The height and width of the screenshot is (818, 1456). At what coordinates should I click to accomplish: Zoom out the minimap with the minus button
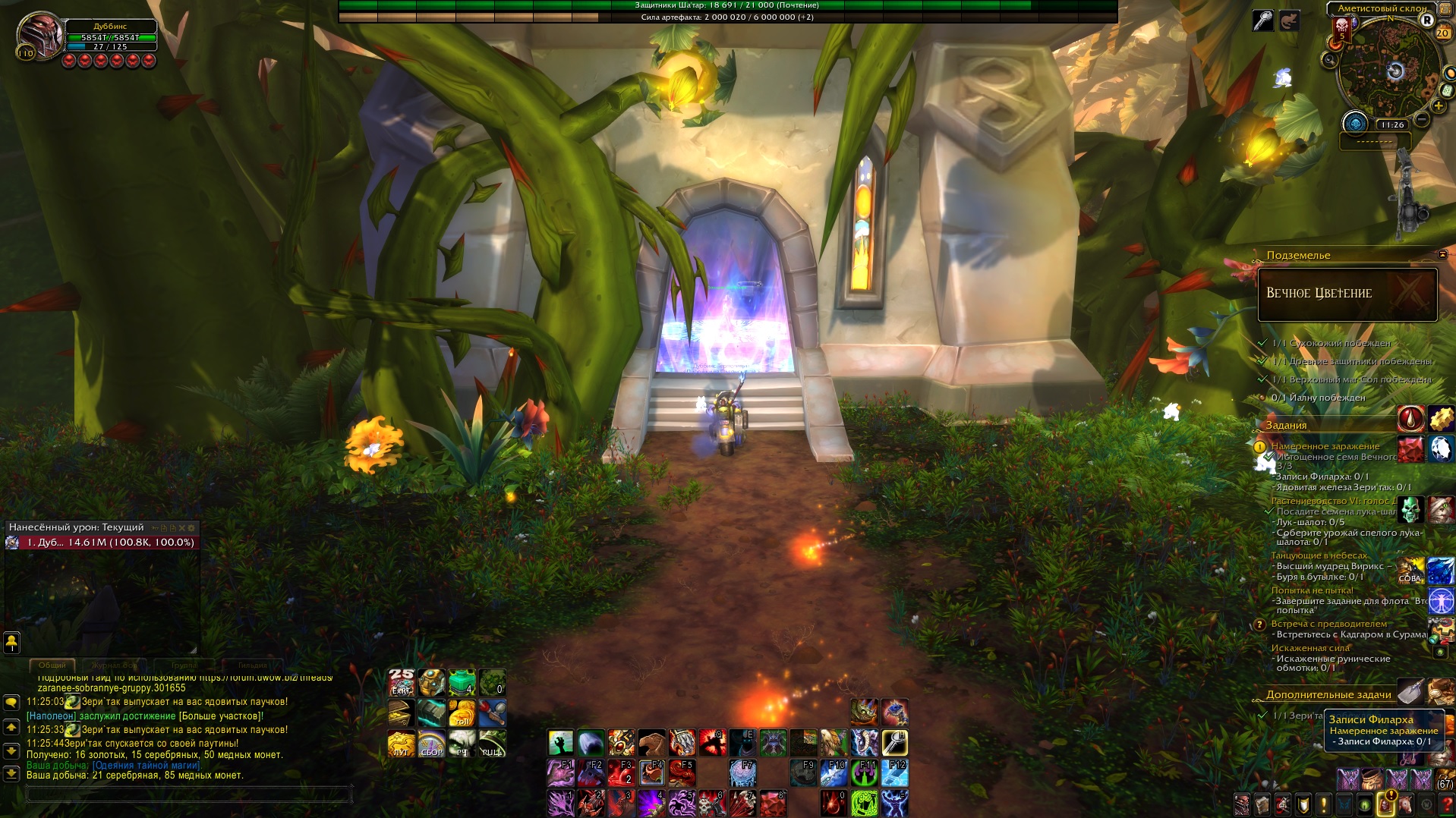pos(1422,120)
